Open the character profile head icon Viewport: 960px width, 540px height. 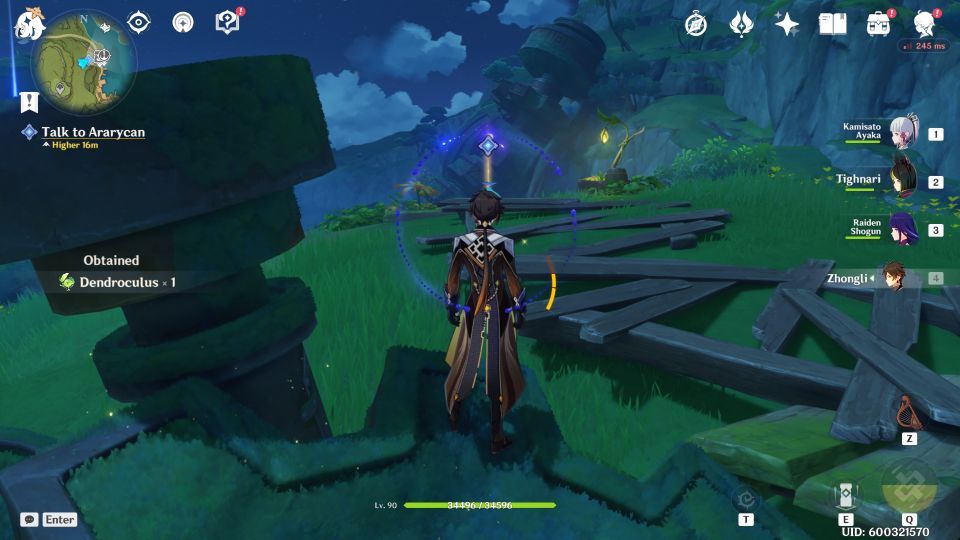tap(924, 23)
